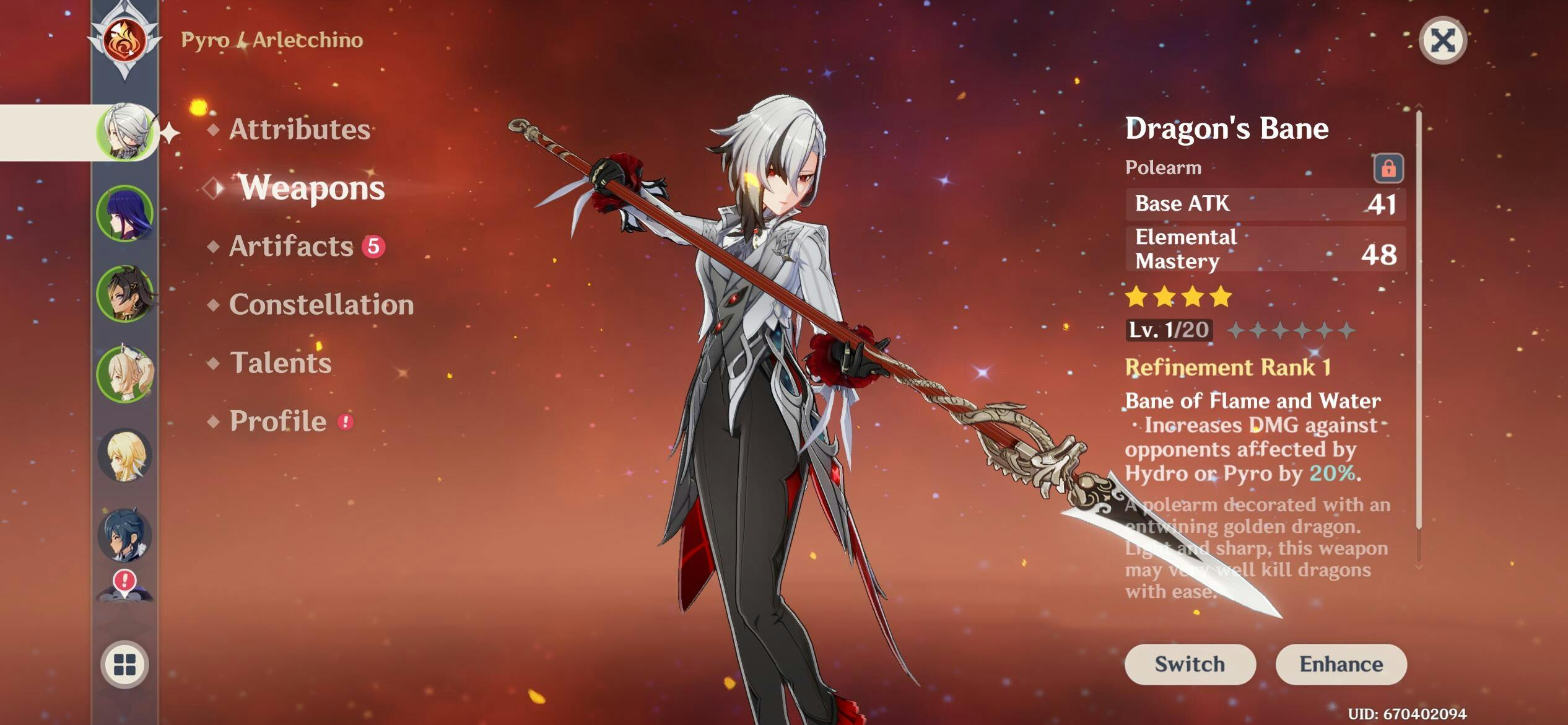Select Arlecchino's portrait in the character list
Image resolution: width=1568 pixels, height=725 pixels.
[126, 132]
